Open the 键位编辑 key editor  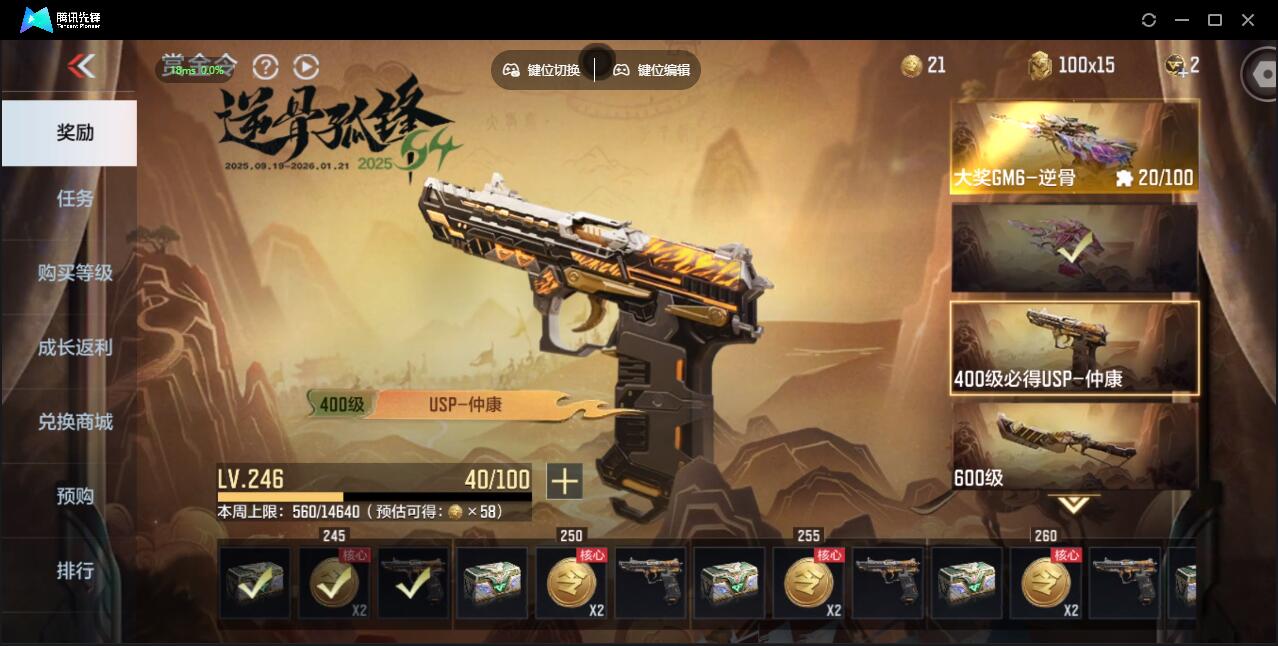pyautogui.click(x=652, y=70)
